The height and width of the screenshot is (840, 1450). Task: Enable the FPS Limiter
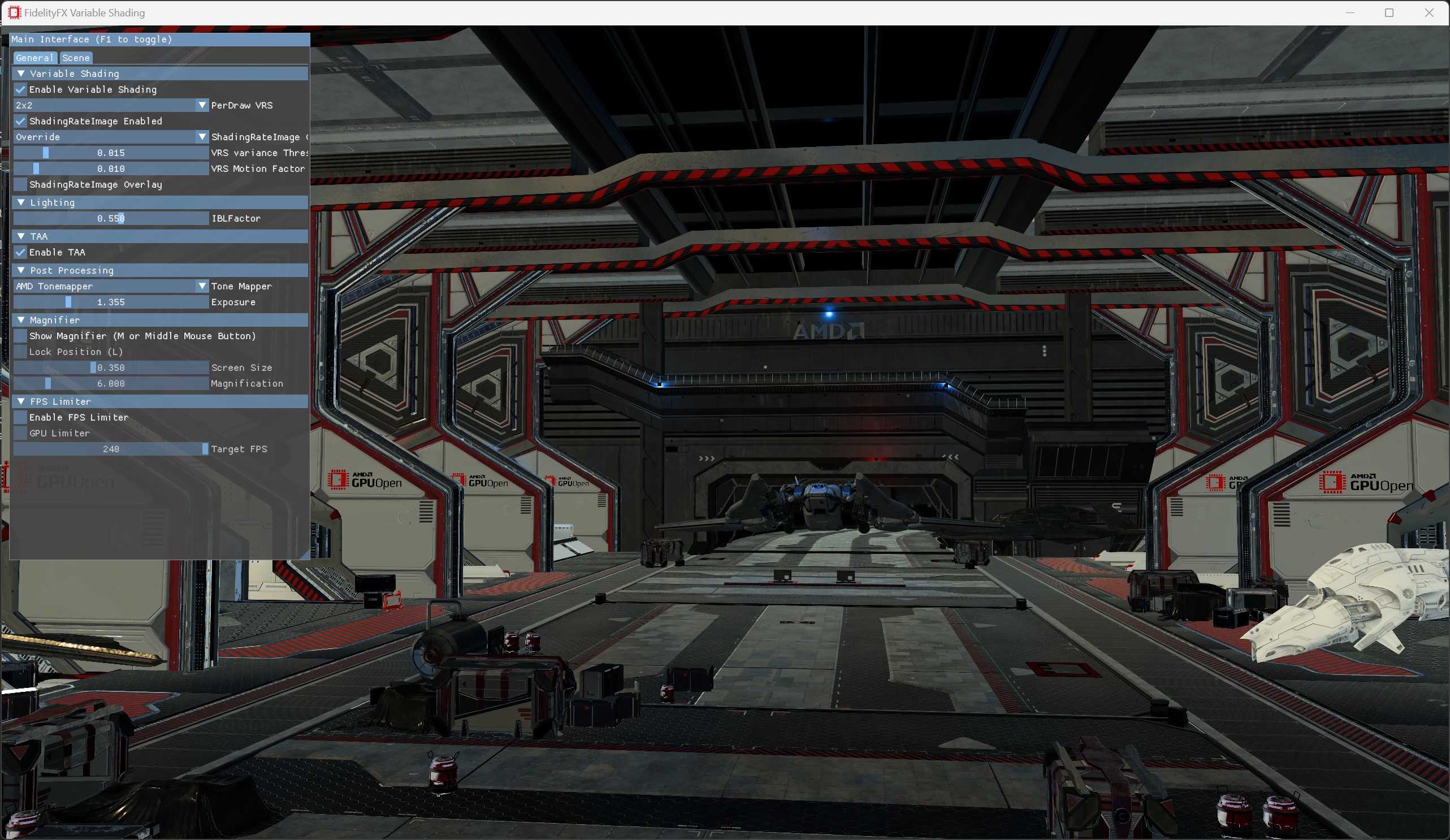tap(19, 417)
